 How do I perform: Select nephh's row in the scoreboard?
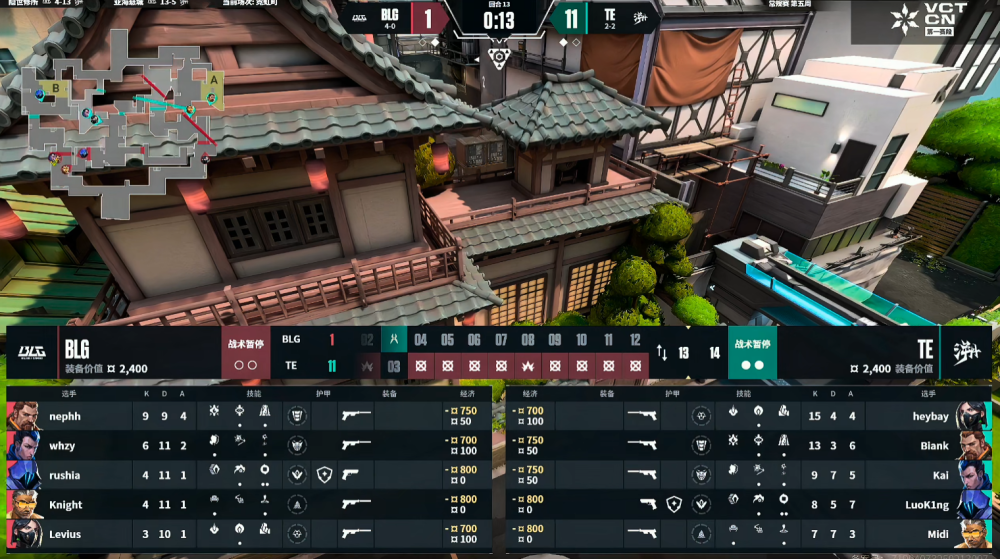(250, 416)
